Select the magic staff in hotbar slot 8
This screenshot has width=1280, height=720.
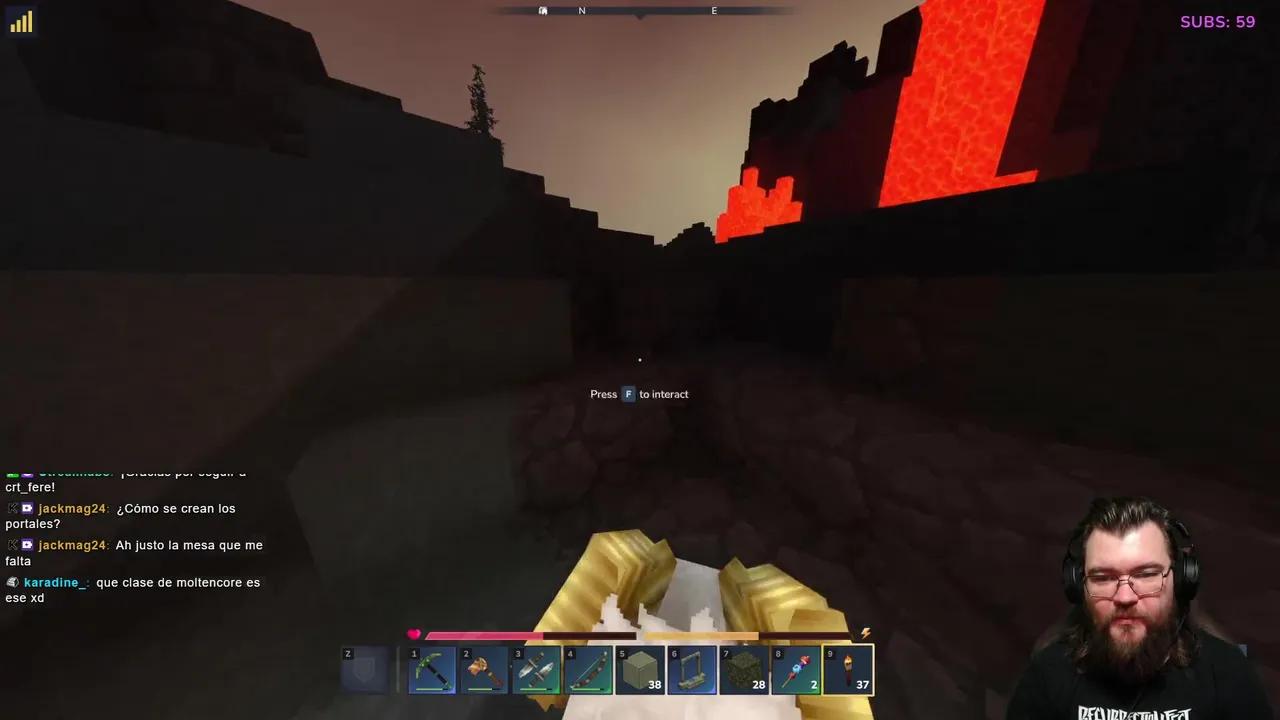tap(796, 668)
